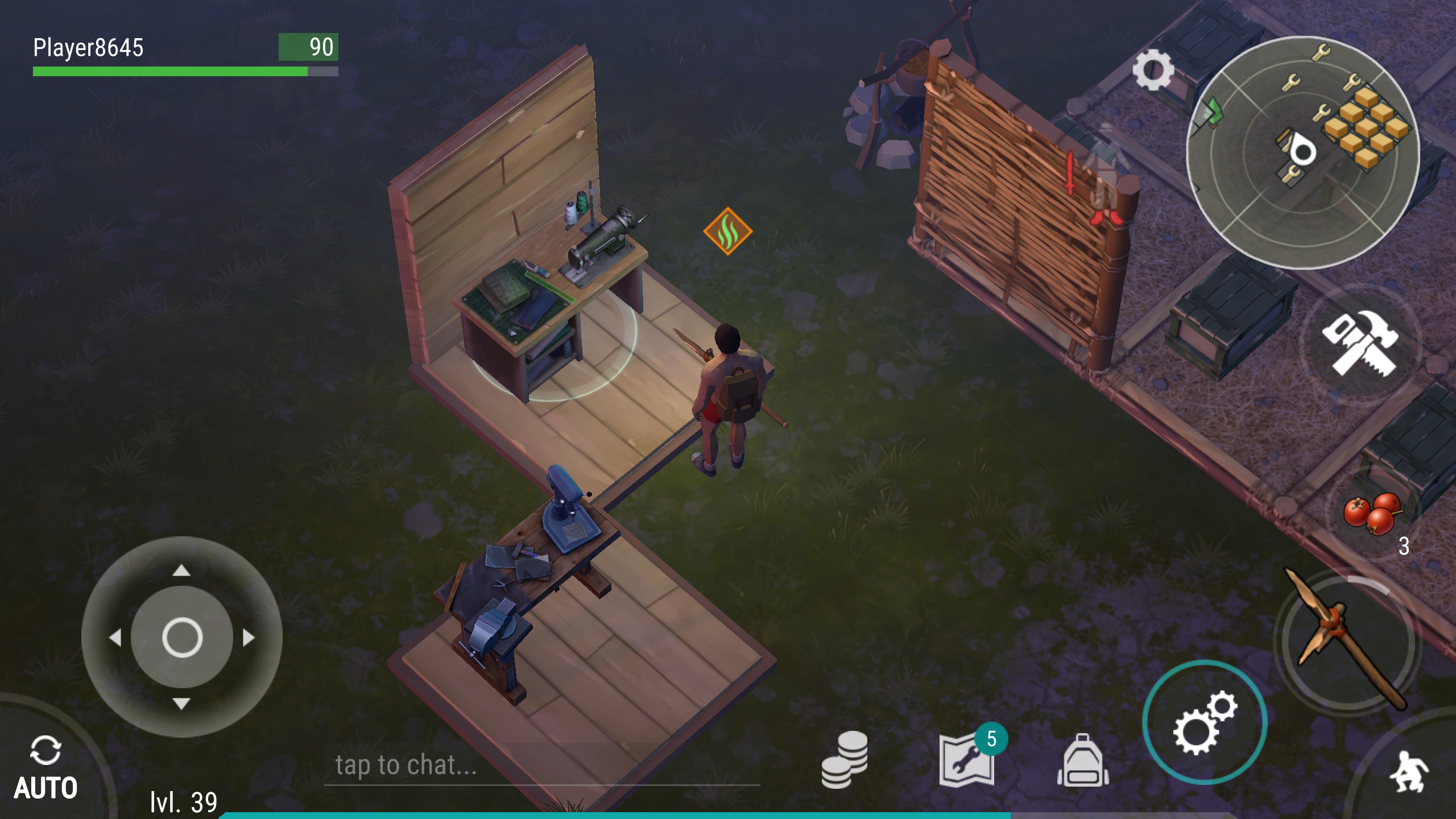
Task: Open the backpack inventory
Action: coord(1083,761)
